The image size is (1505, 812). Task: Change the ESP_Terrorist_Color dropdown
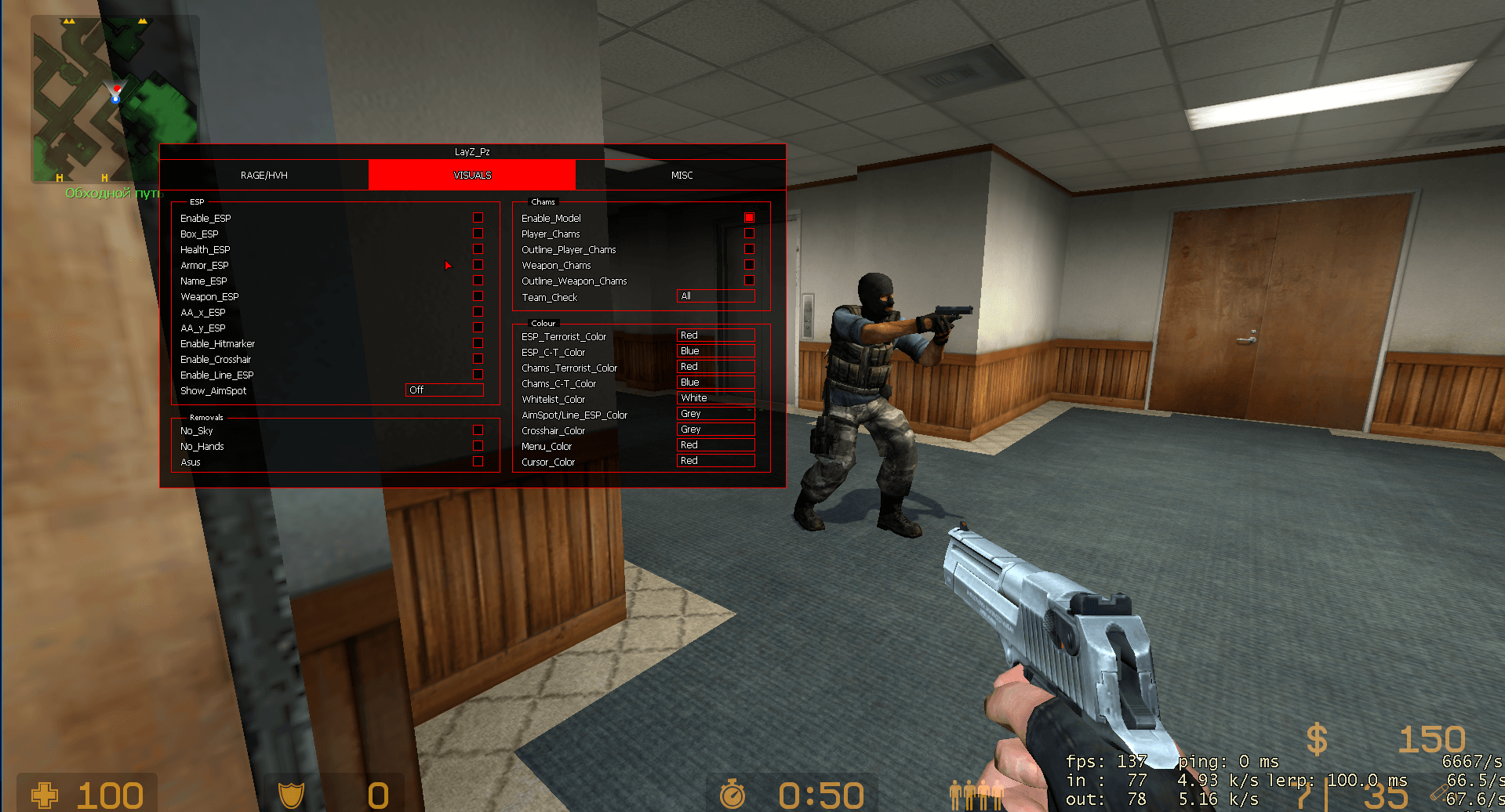[715, 335]
